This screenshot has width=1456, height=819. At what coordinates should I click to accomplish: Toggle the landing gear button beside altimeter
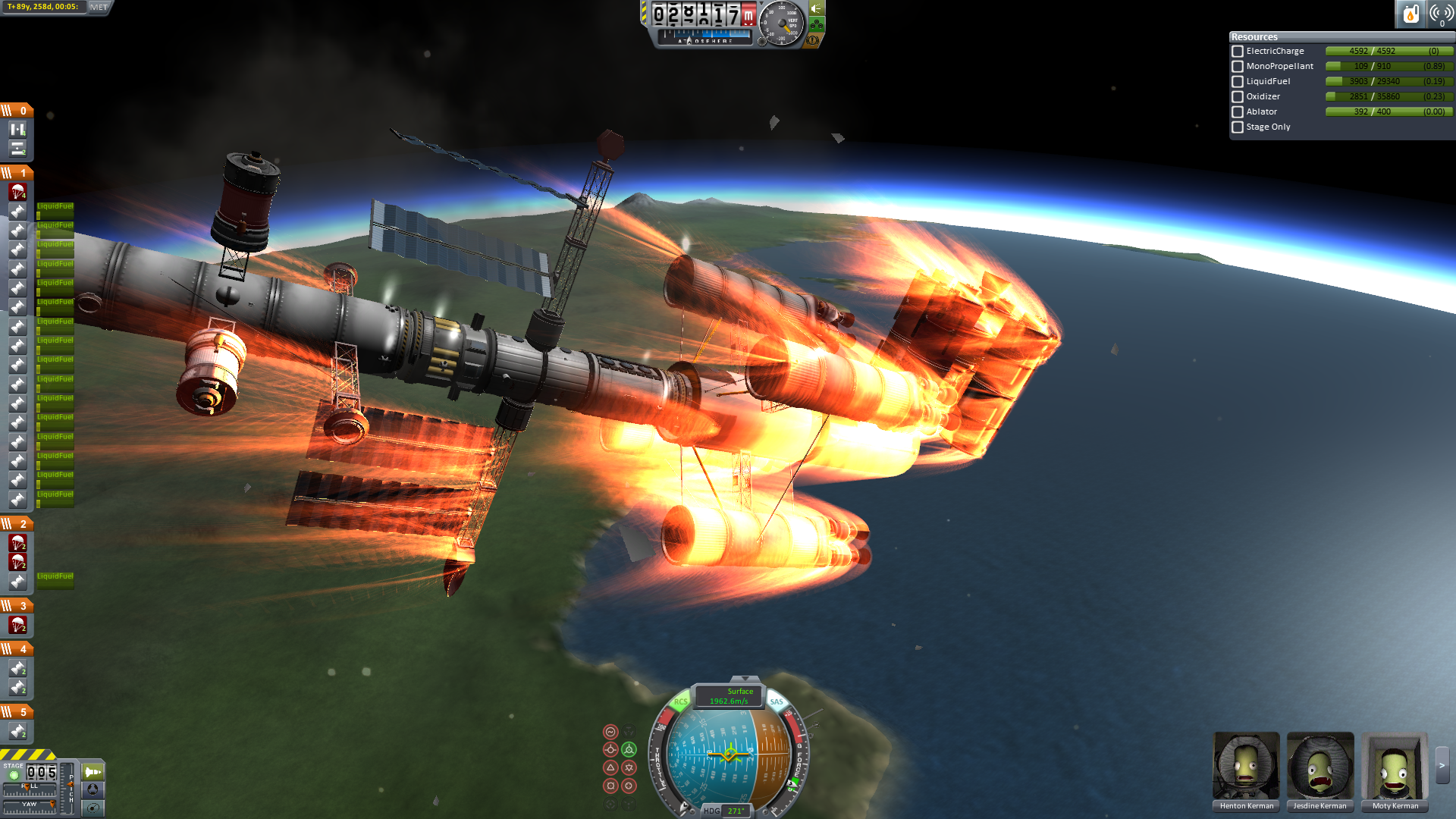817,25
